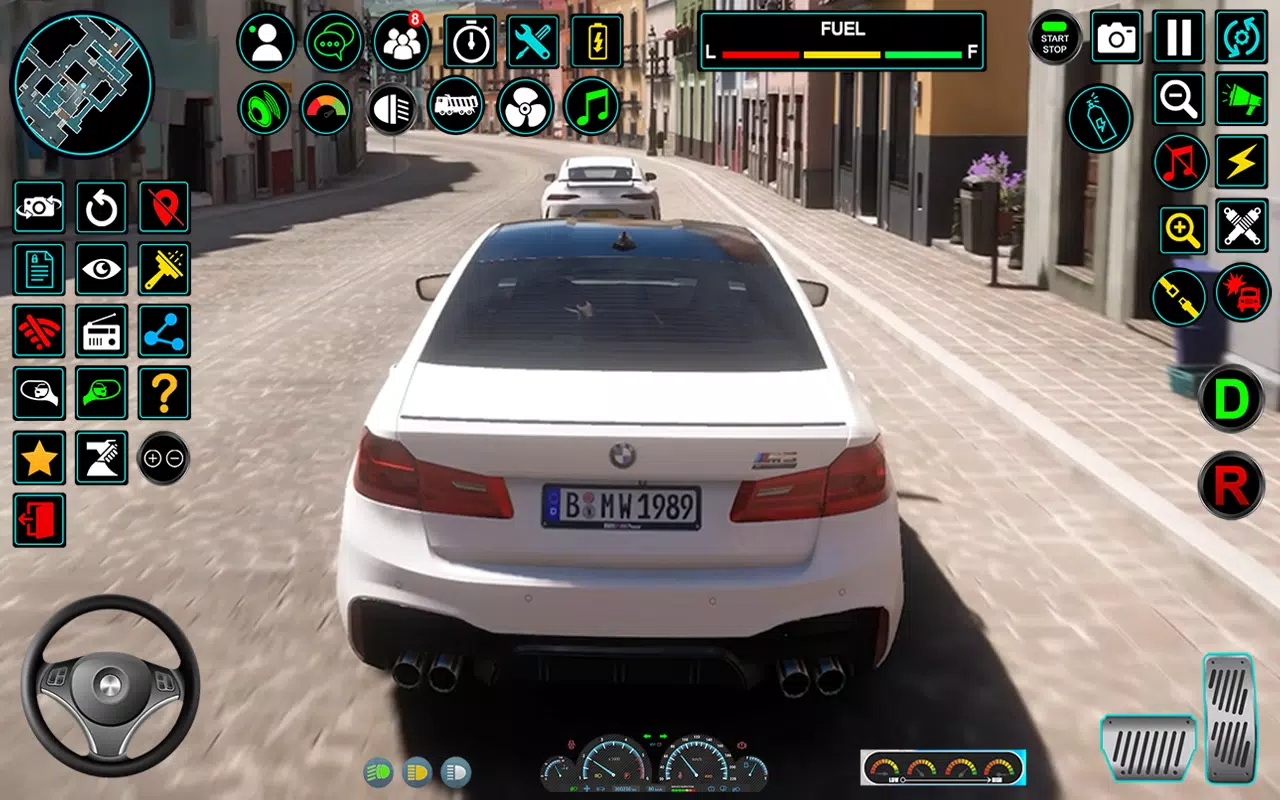Open the truck vehicle selector icon

click(x=456, y=106)
